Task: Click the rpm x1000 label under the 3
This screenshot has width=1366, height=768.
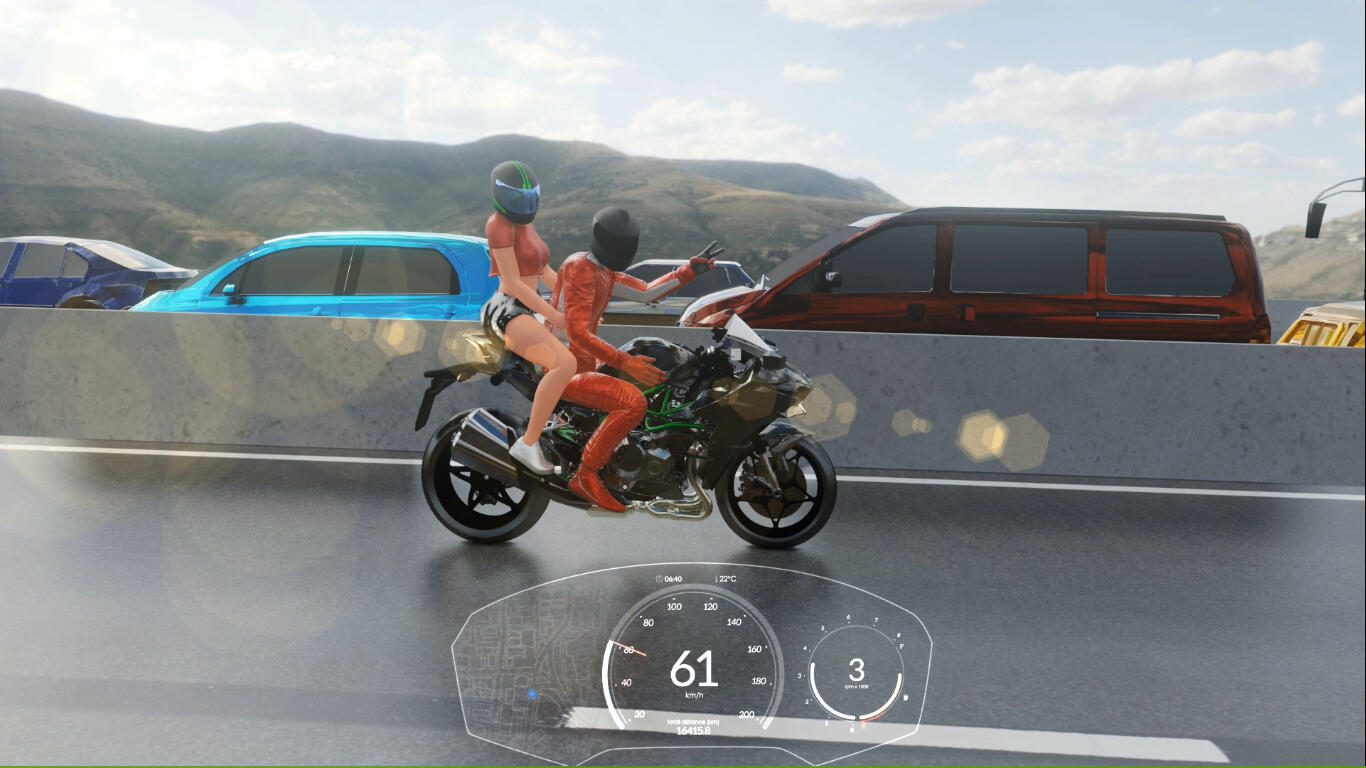Action: tap(858, 685)
